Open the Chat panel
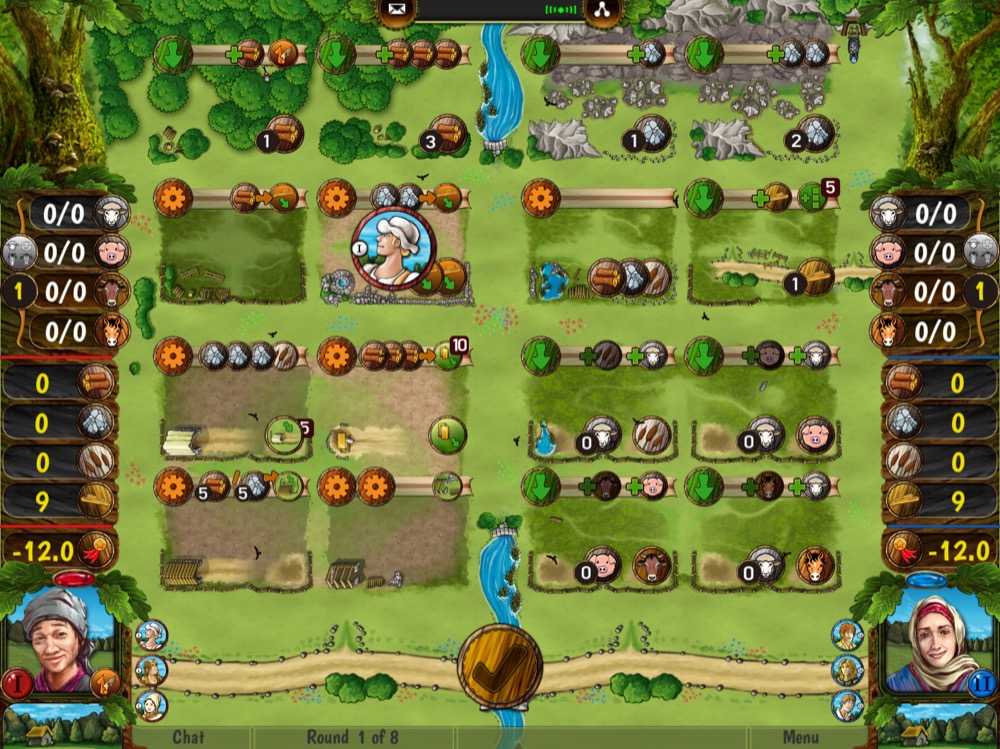This screenshot has width=1000, height=749. coord(188,737)
